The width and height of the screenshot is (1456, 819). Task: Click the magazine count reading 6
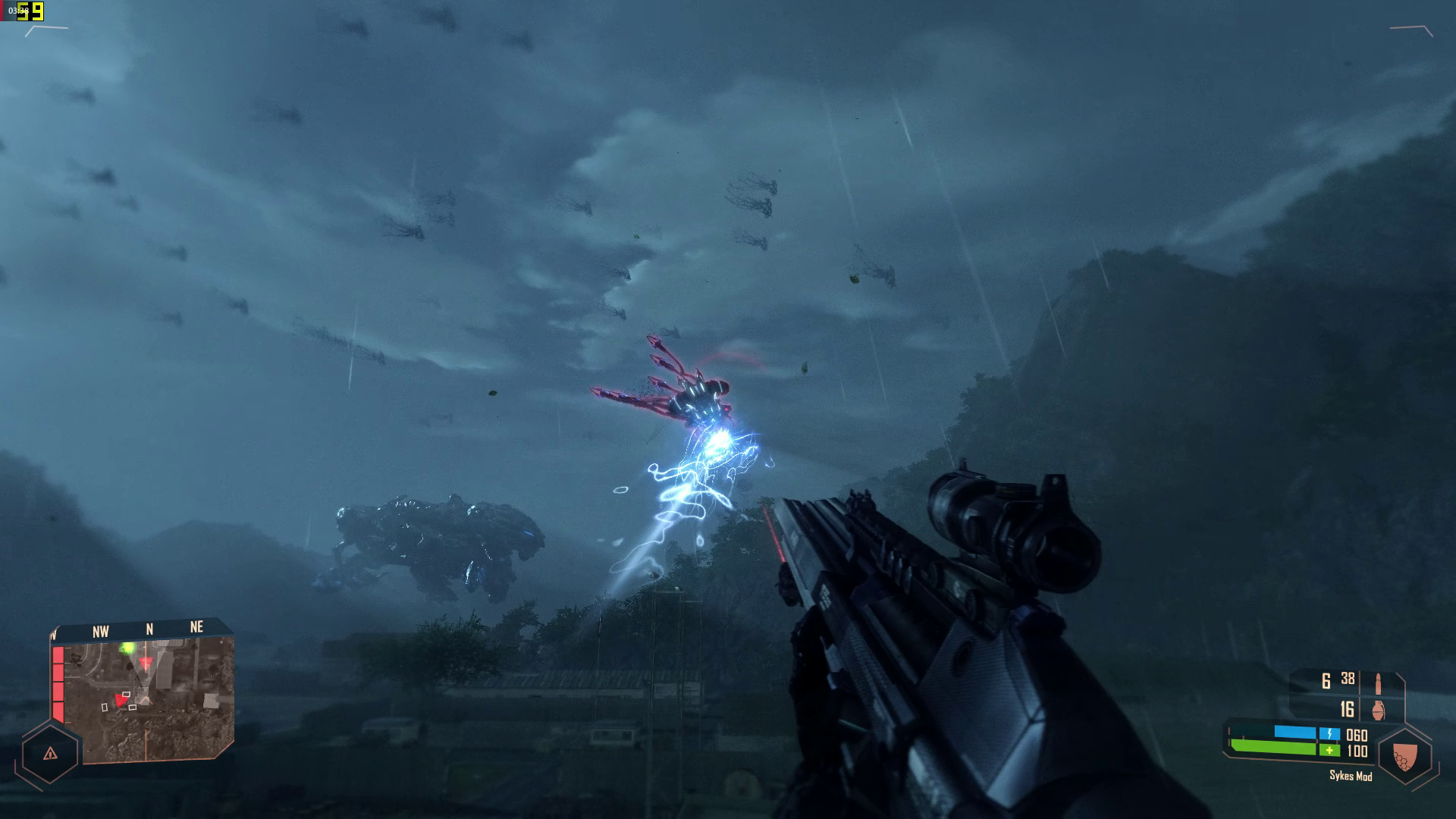[x=1325, y=681]
